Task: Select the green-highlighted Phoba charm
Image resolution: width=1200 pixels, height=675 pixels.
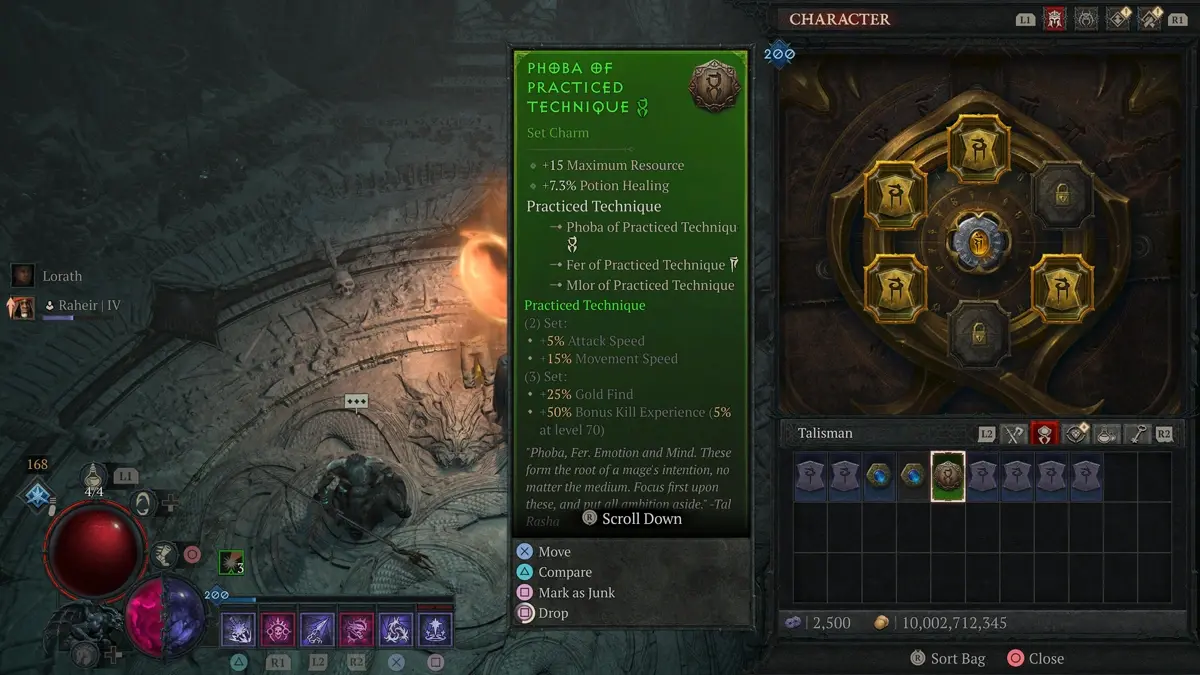Action: click(x=948, y=476)
